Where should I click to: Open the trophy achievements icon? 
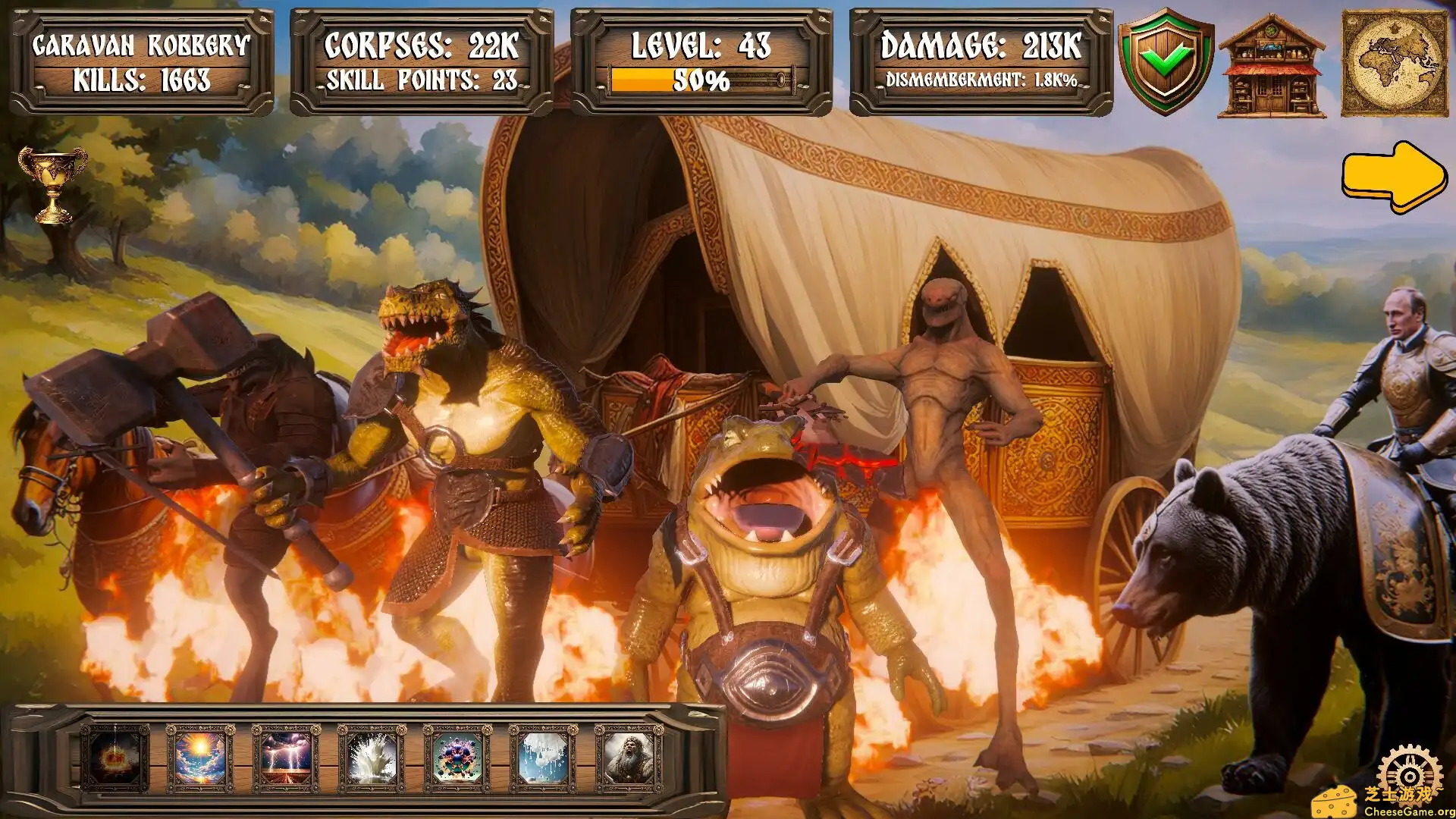click(x=52, y=184)
